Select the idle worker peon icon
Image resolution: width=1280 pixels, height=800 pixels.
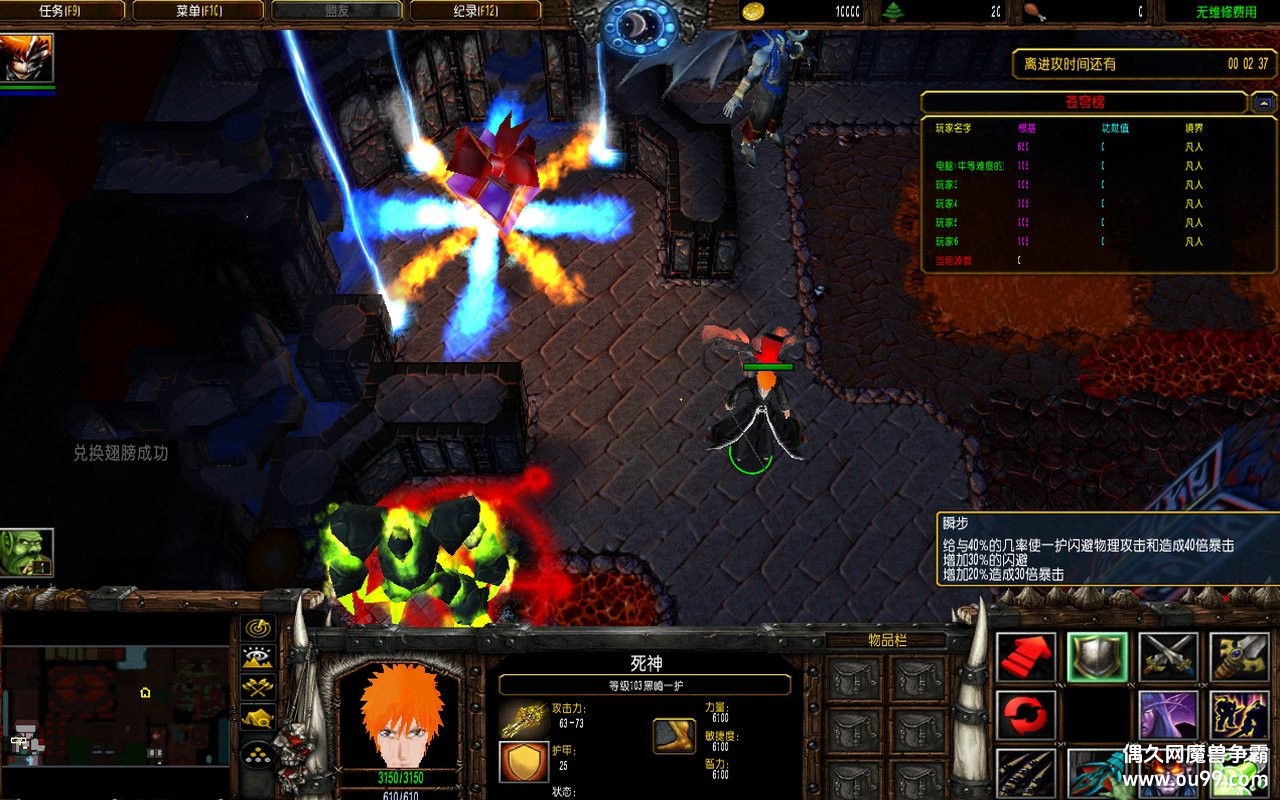tap(27, 553)
